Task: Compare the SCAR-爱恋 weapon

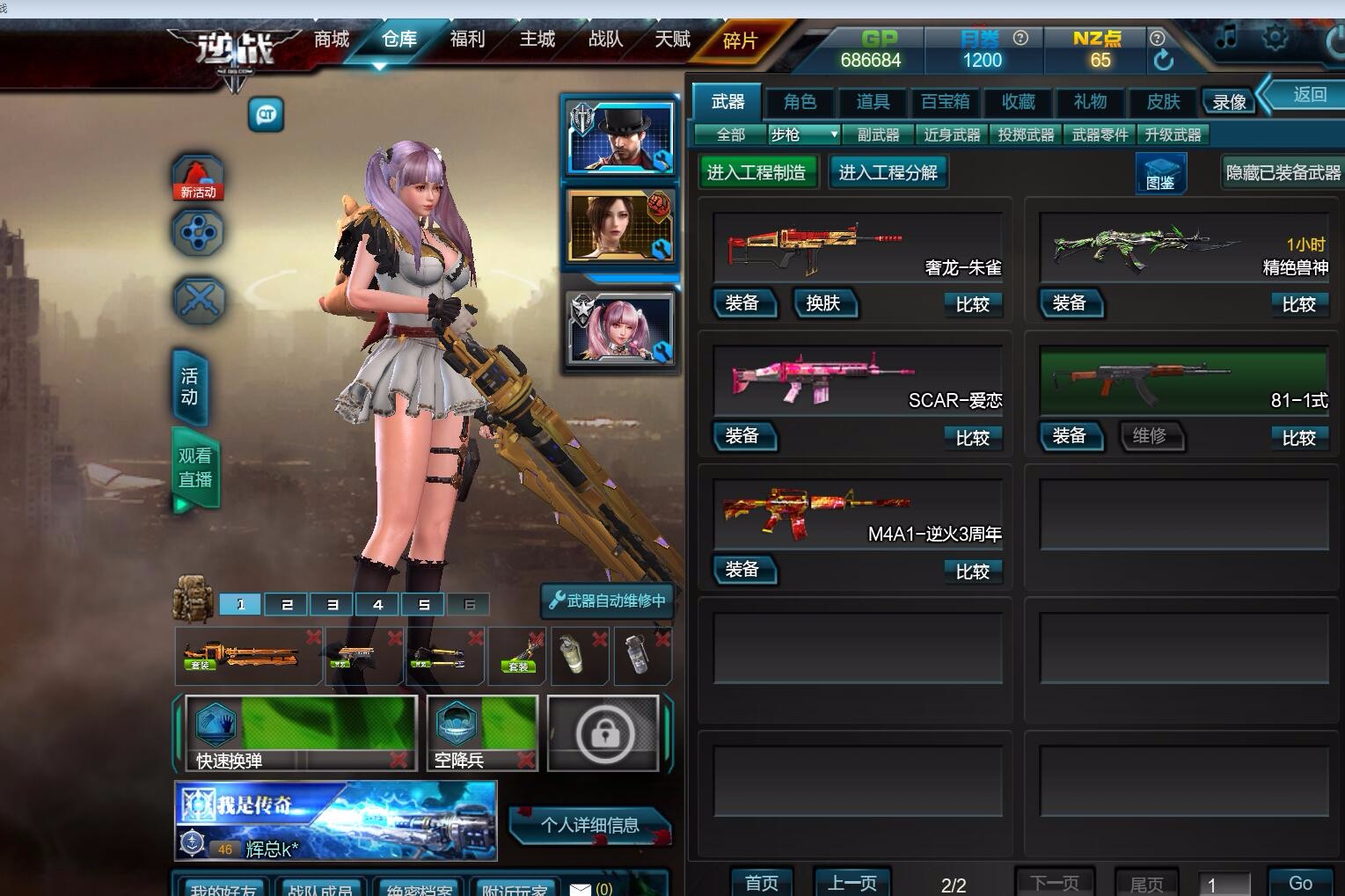Action: (972, 438)
